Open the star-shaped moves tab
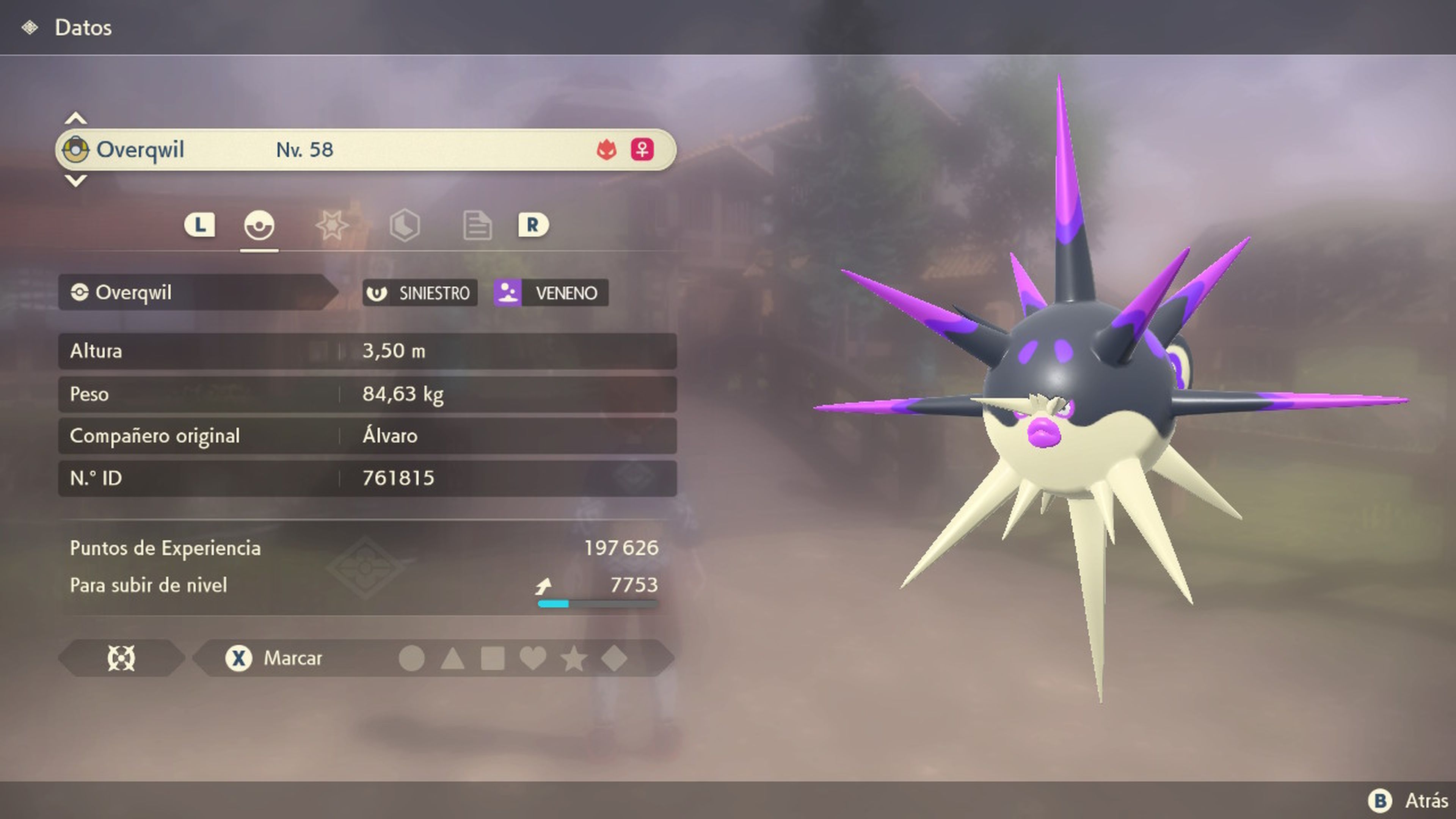 tap(333, 225)
